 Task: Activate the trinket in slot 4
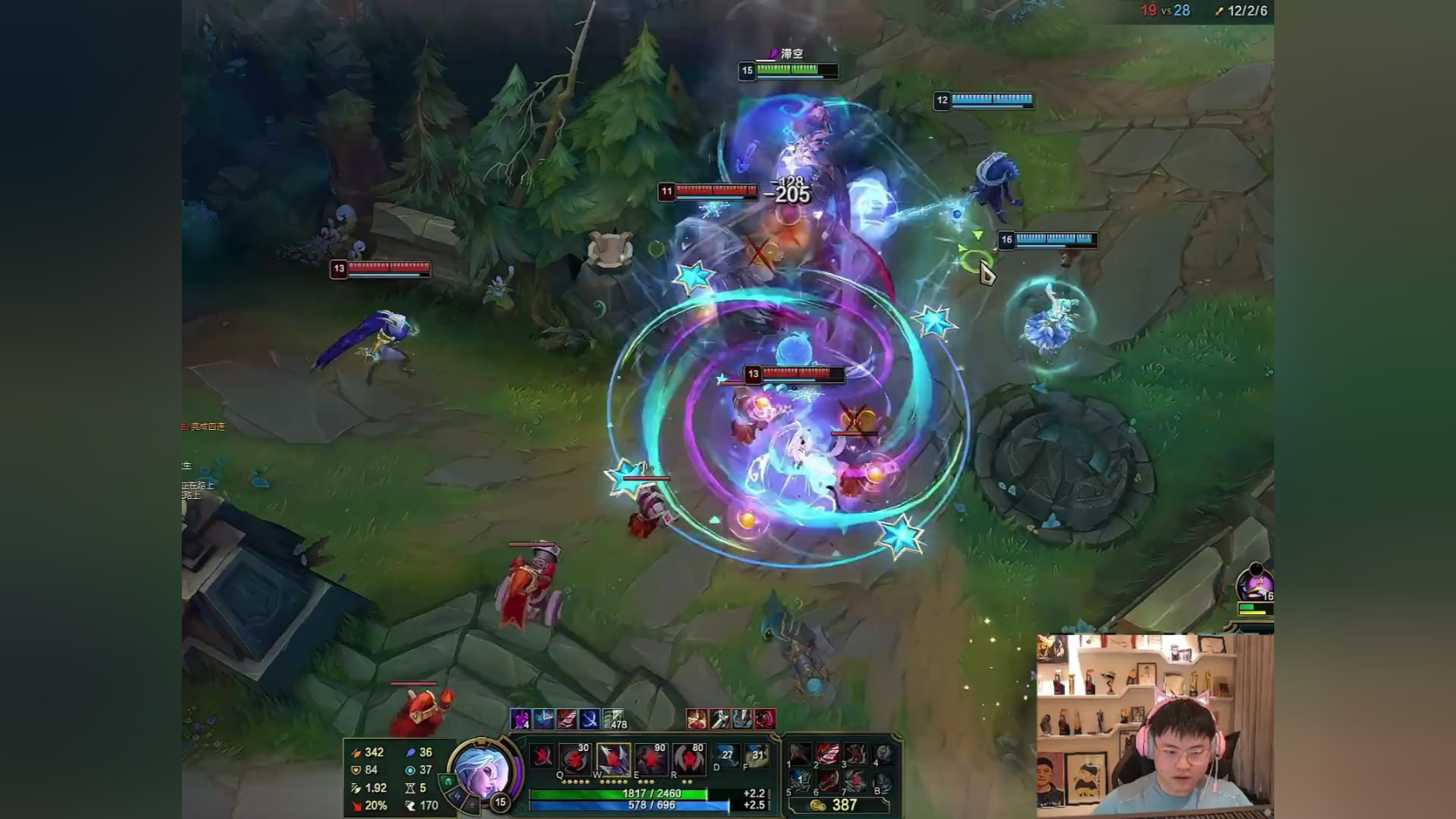[x=884, y=754]
